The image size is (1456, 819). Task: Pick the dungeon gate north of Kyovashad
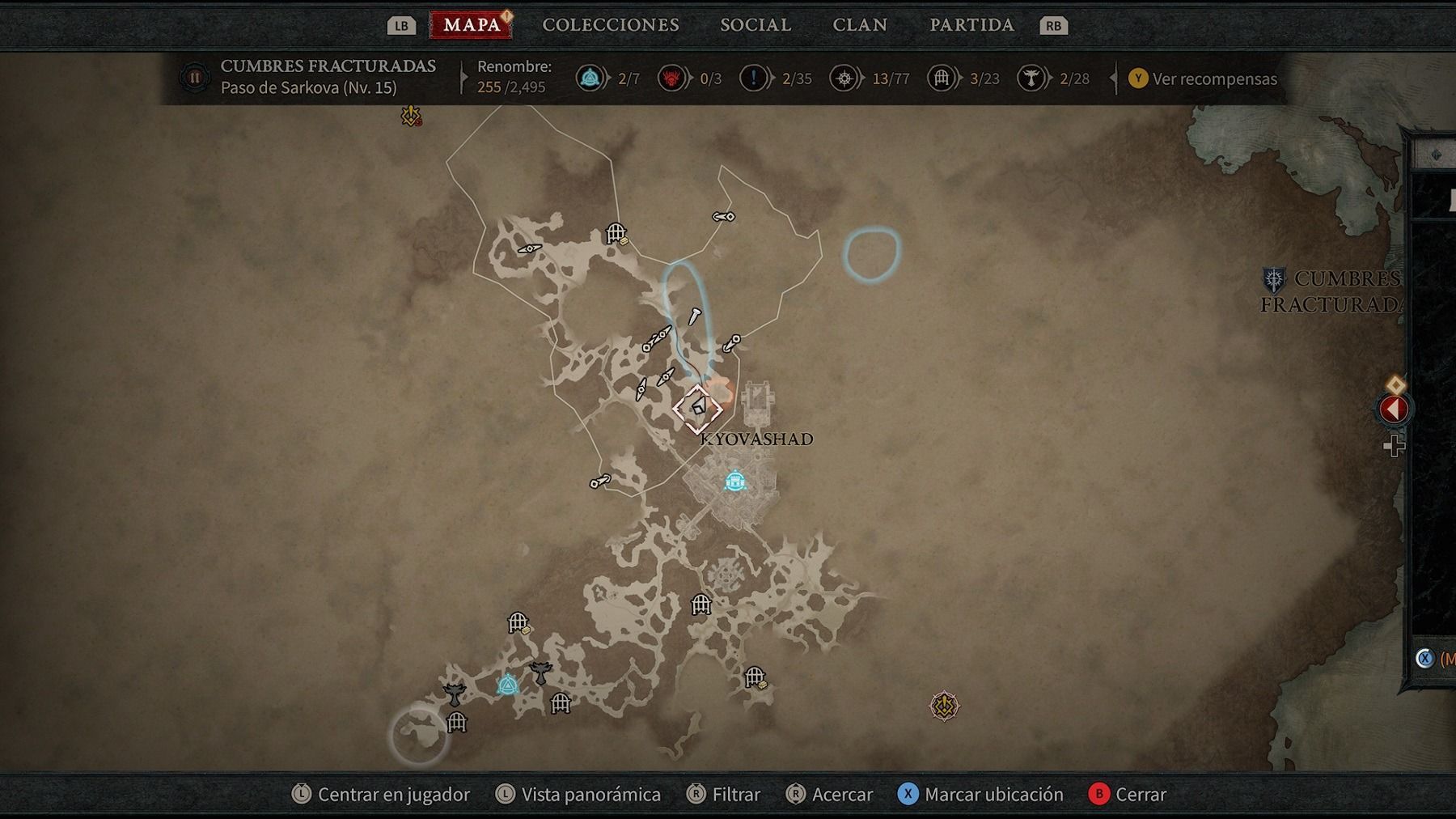tap(616, 235)
